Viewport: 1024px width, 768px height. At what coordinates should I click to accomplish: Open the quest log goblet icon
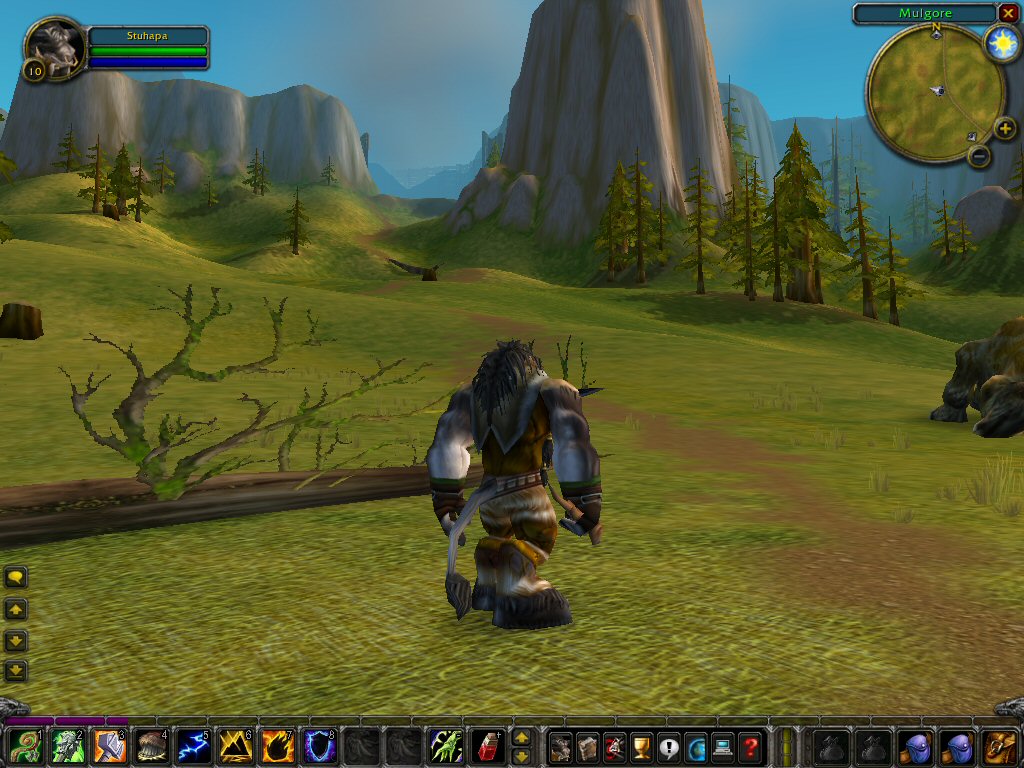642,746
